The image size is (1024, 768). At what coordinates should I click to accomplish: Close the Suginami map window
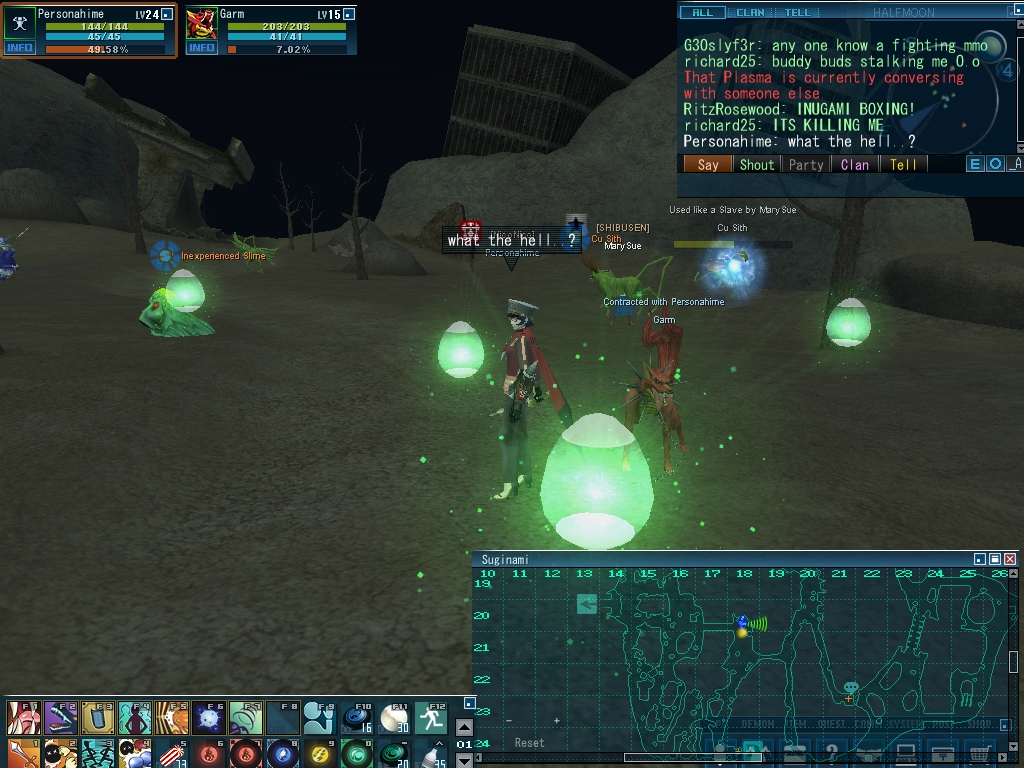(1010, 559)
